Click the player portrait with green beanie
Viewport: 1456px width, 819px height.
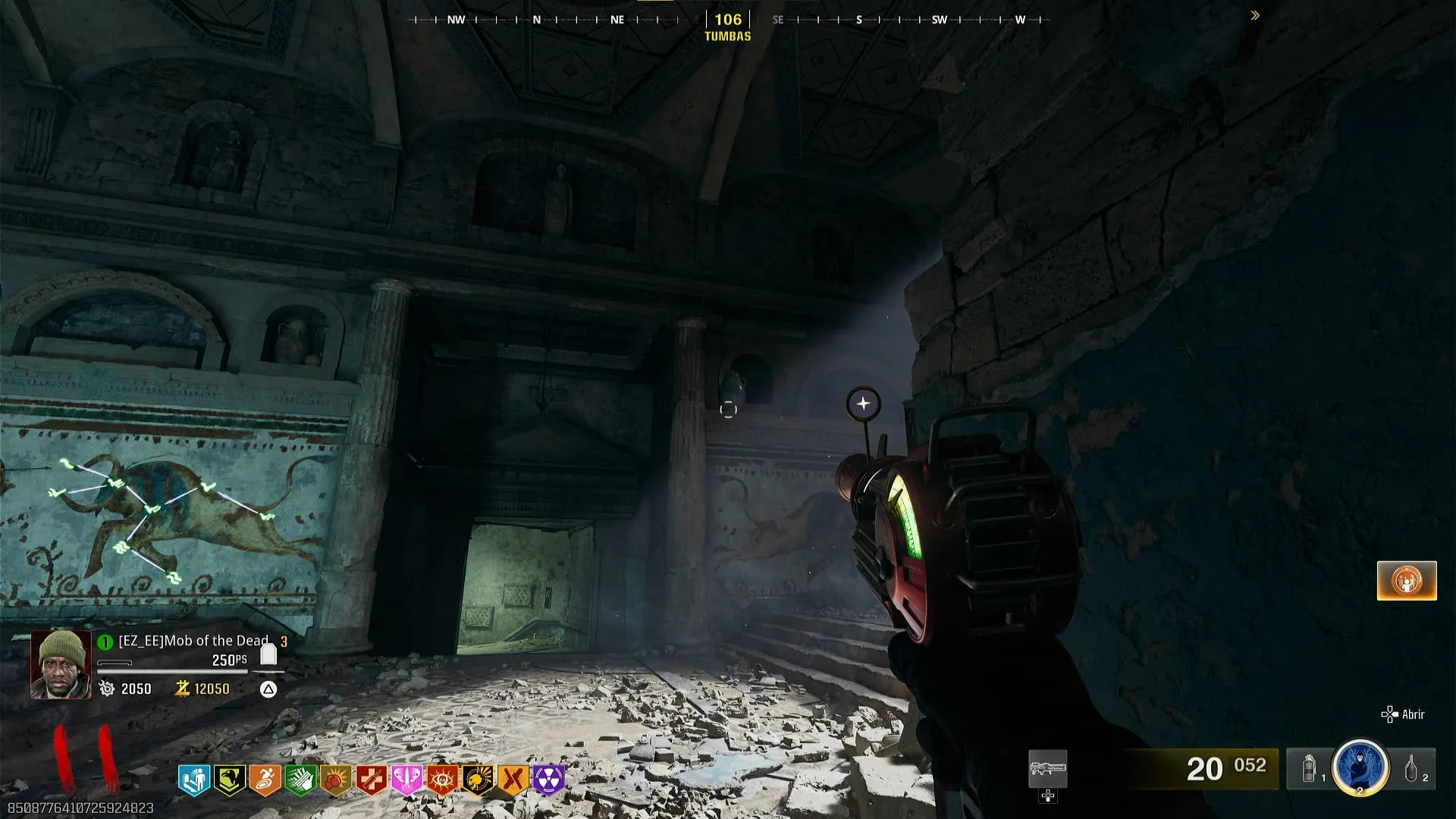coord(61,664)
